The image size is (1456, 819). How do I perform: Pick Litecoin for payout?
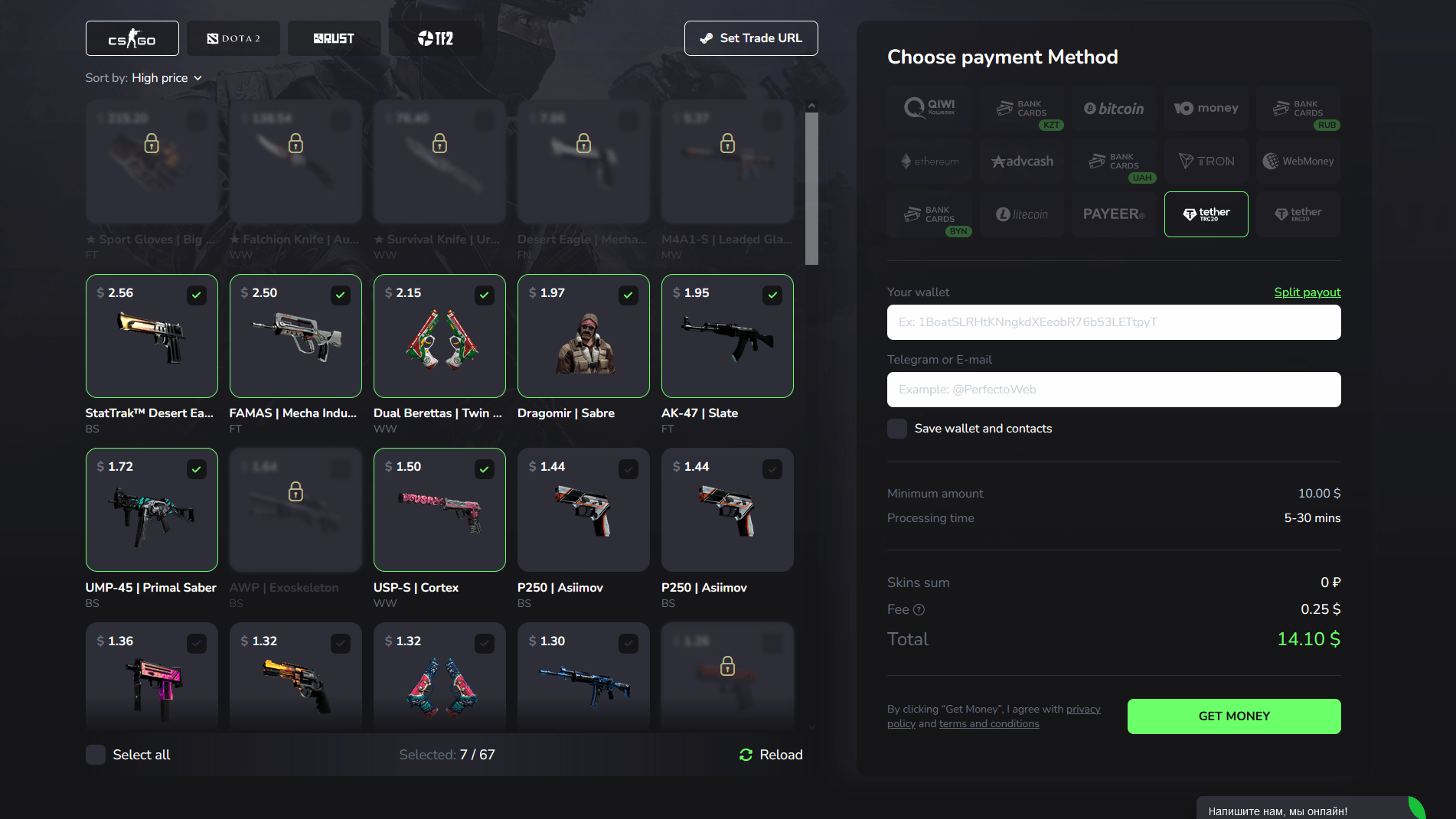pos(1022,214)
